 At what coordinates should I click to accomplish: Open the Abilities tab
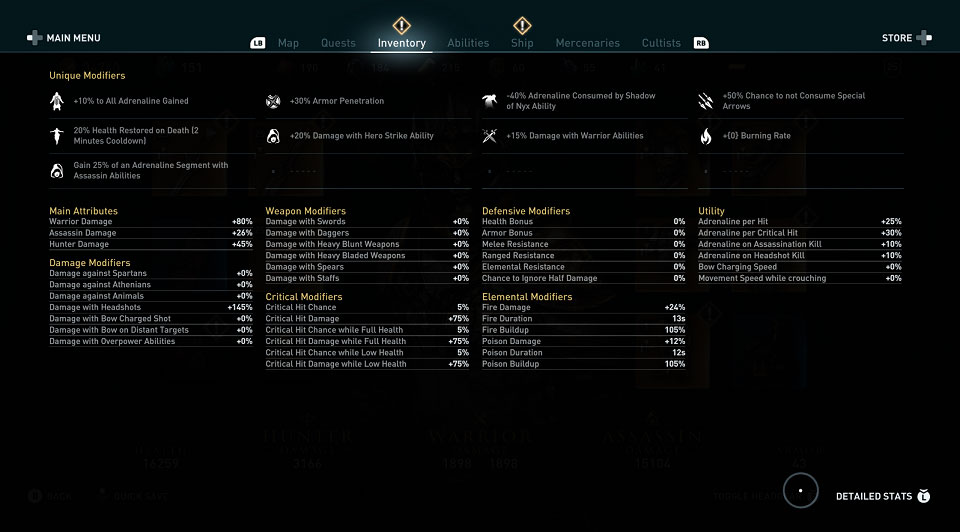pyautogui.click(x=468, y=43)
